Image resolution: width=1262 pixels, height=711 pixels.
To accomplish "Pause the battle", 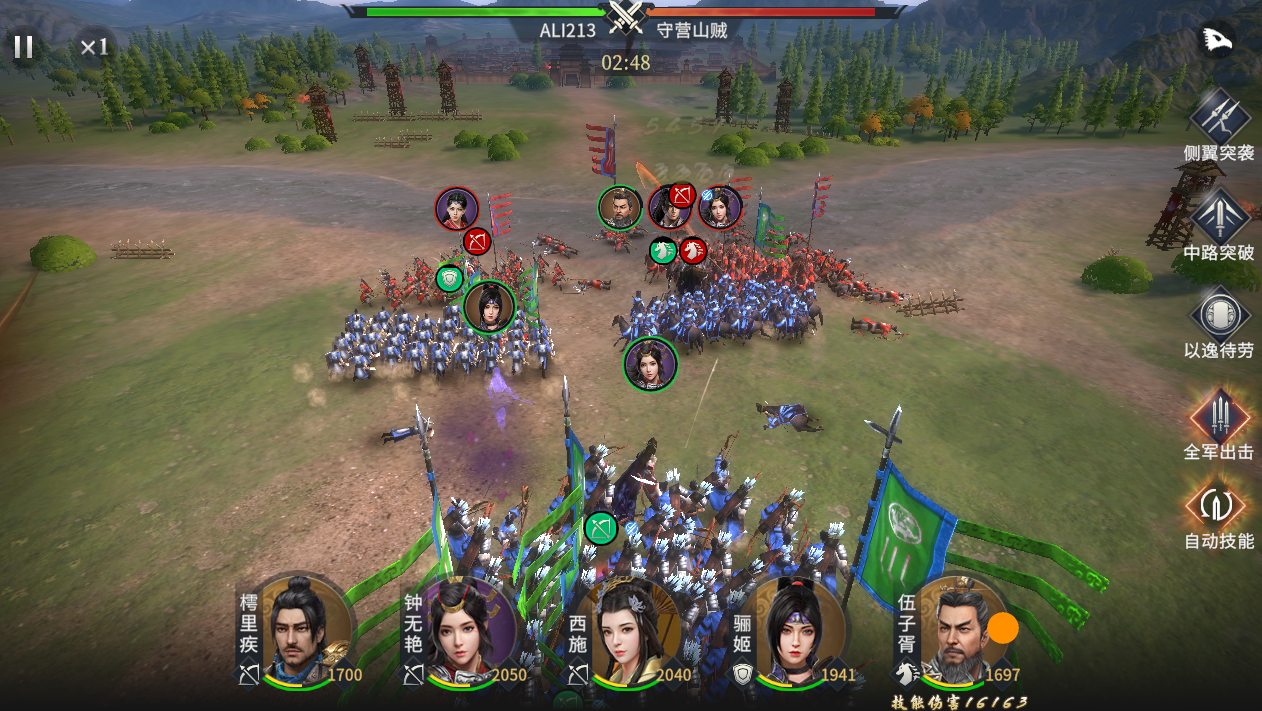I will (x=23, y=46).
